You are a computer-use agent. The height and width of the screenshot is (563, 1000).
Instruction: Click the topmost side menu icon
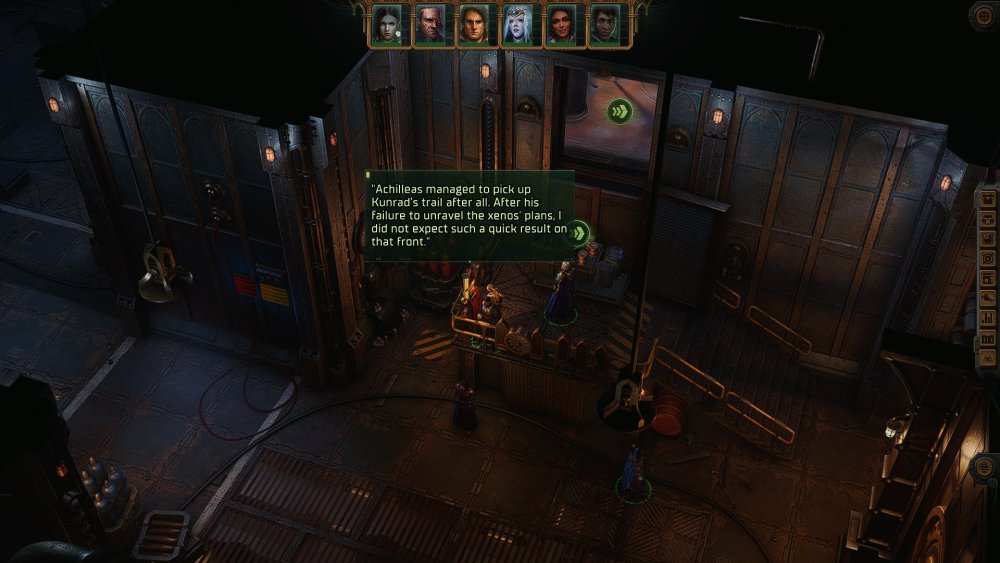988,197
